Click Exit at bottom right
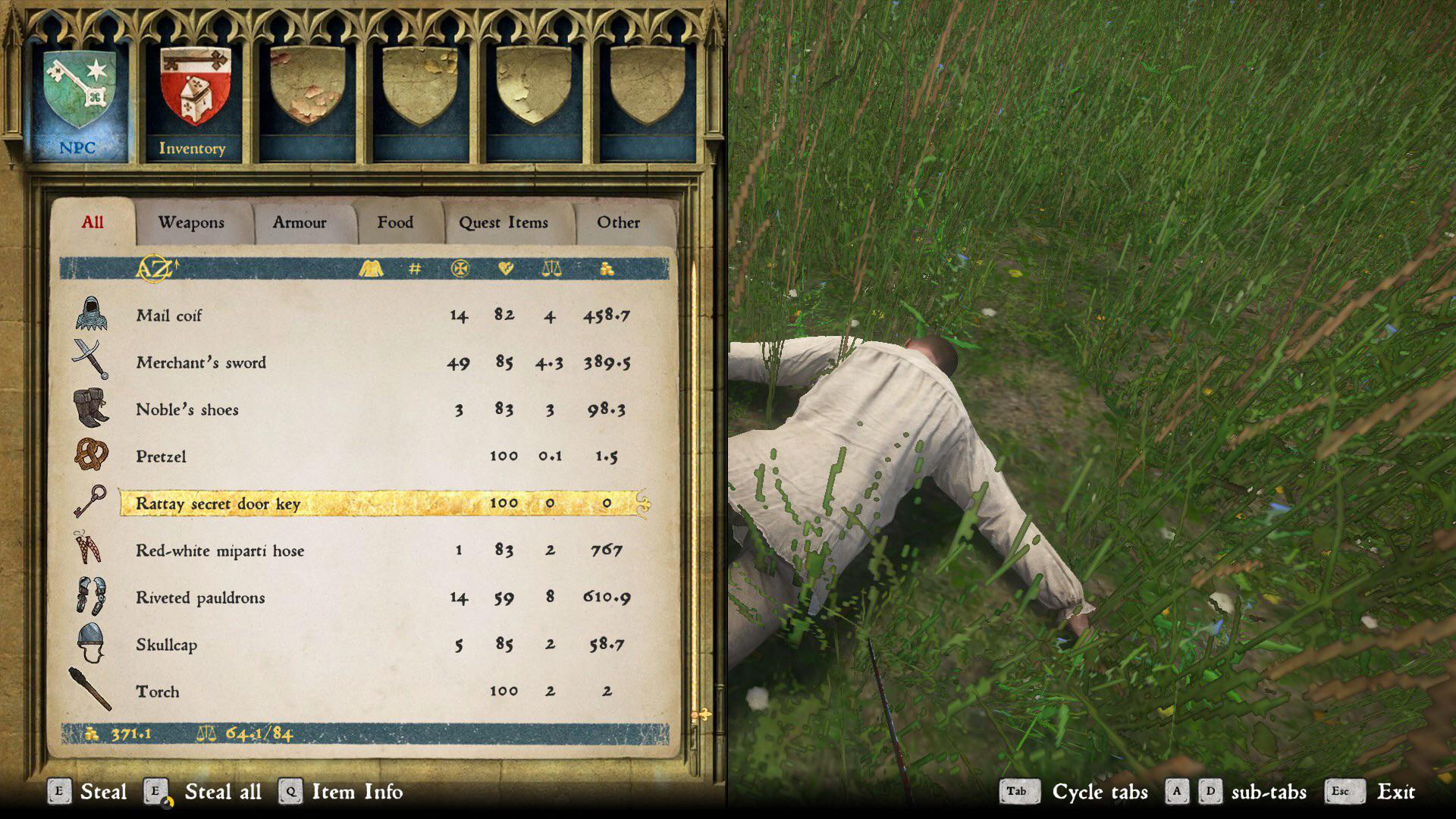 [1395, 792]
